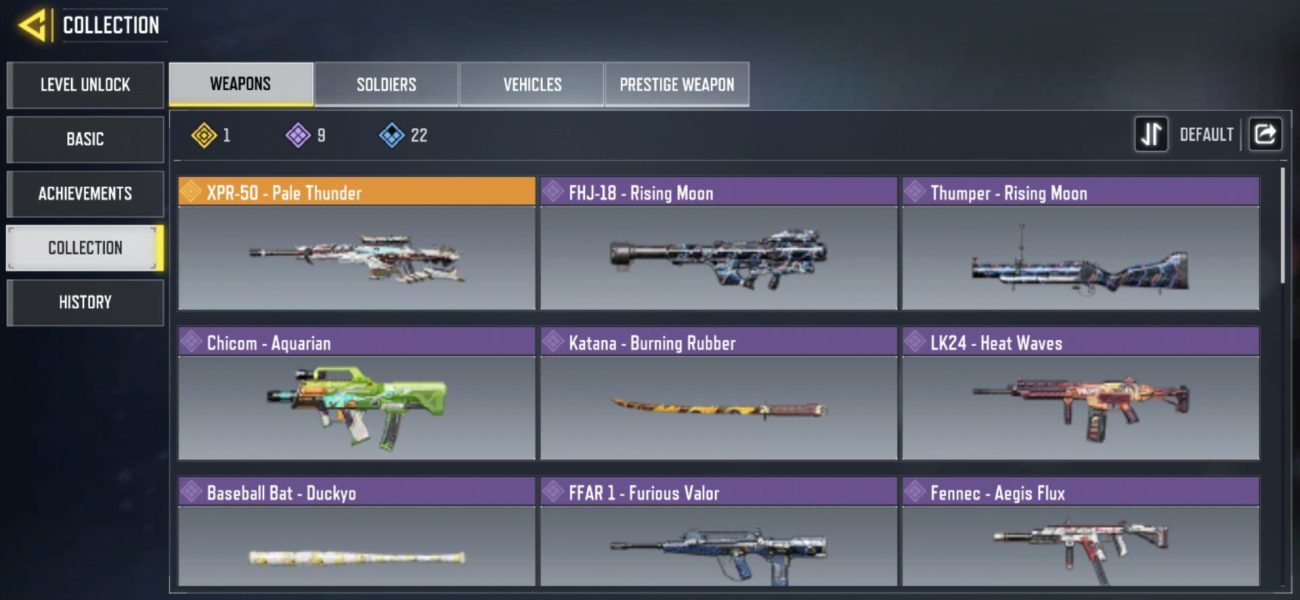Go back using the yellow arrow
1300x600 pixels.
pos(33,25)
